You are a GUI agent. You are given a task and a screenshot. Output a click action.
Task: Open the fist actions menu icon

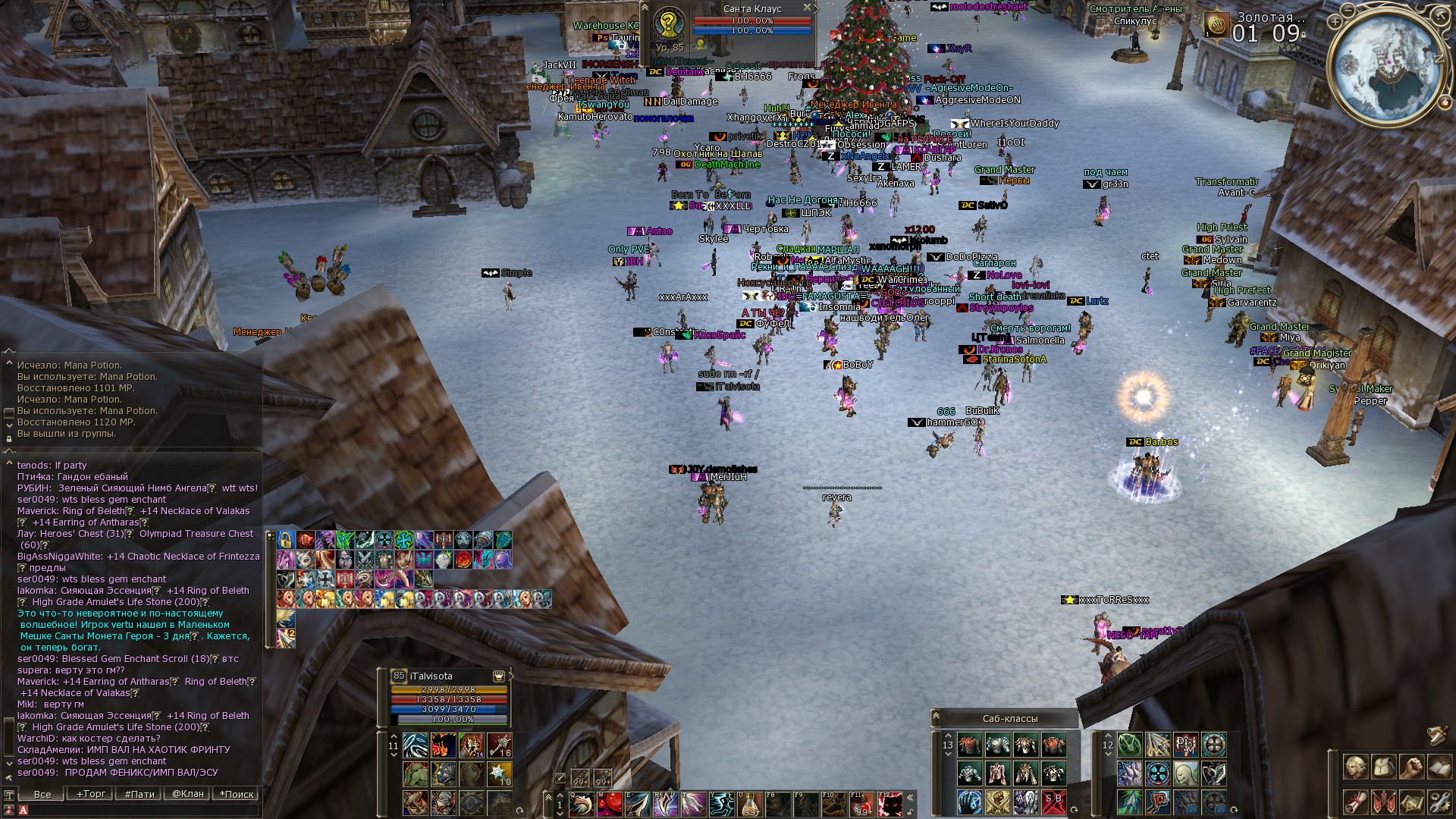point(1411,767)
